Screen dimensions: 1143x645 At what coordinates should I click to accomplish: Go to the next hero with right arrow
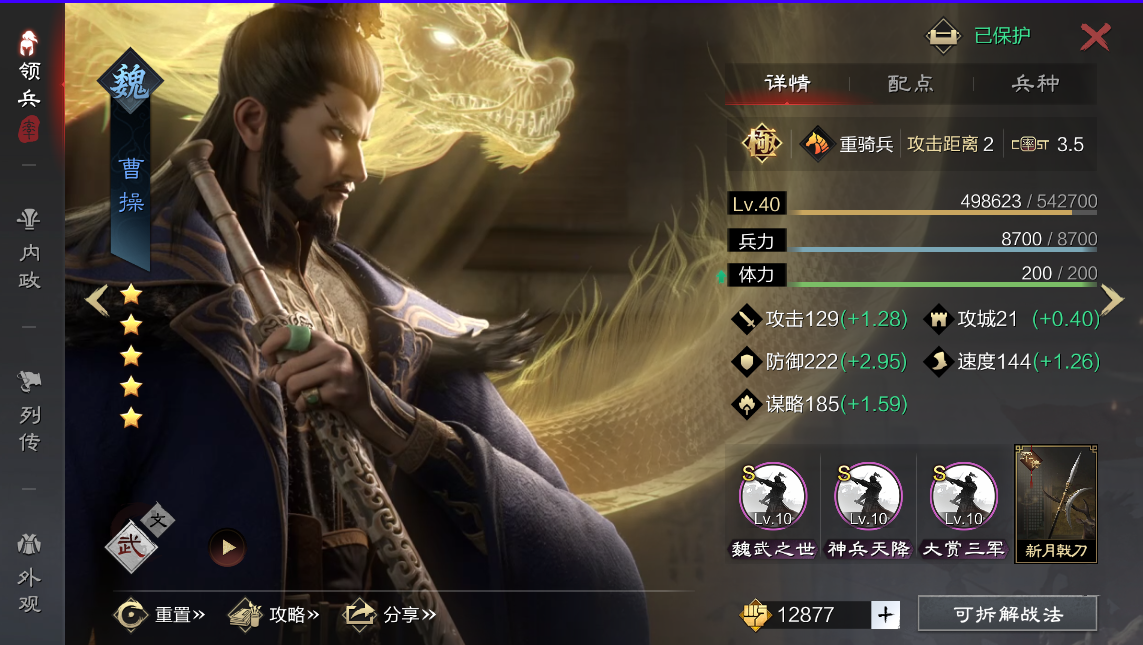1112,299
